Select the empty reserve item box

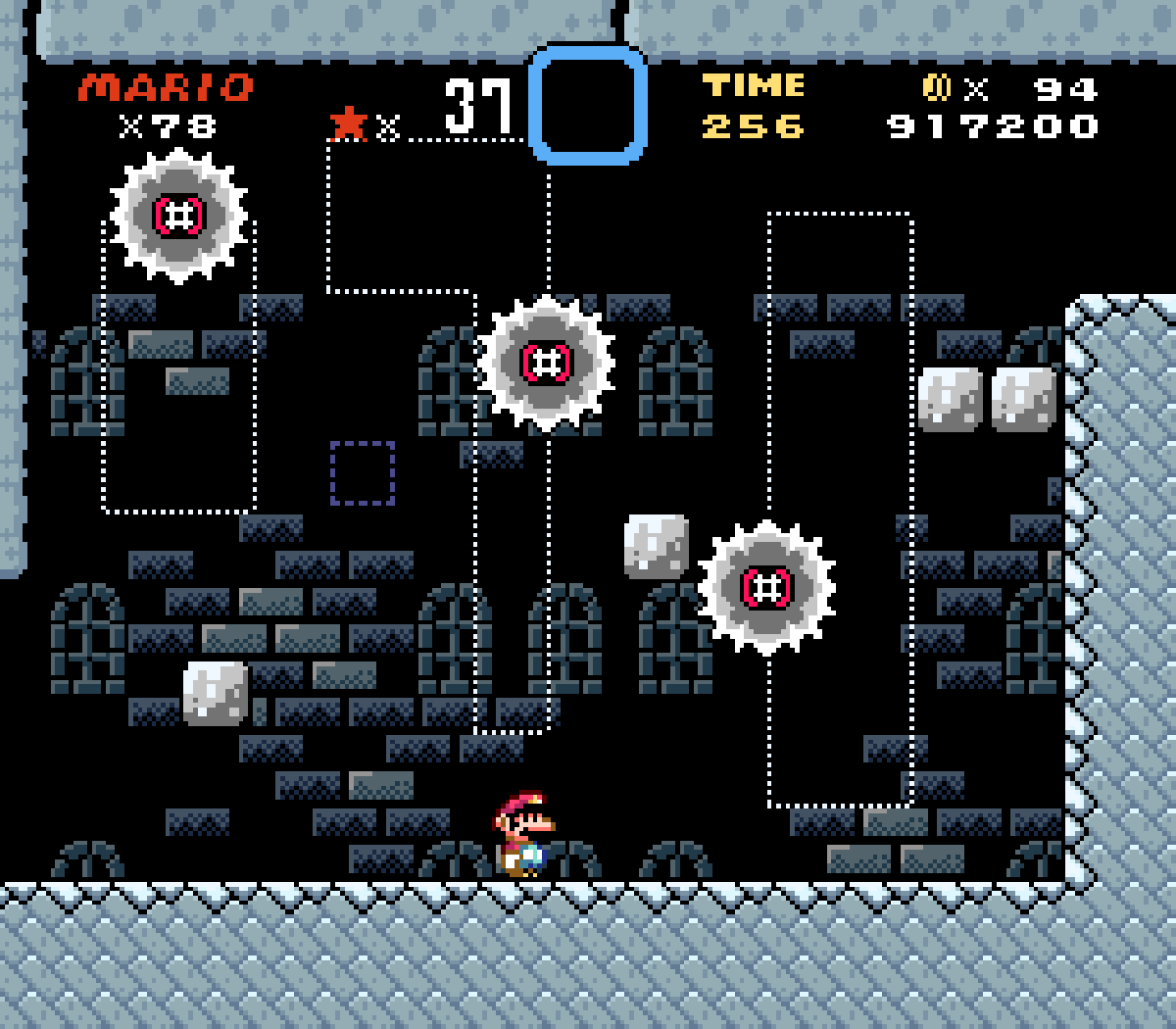click(588, 105)
